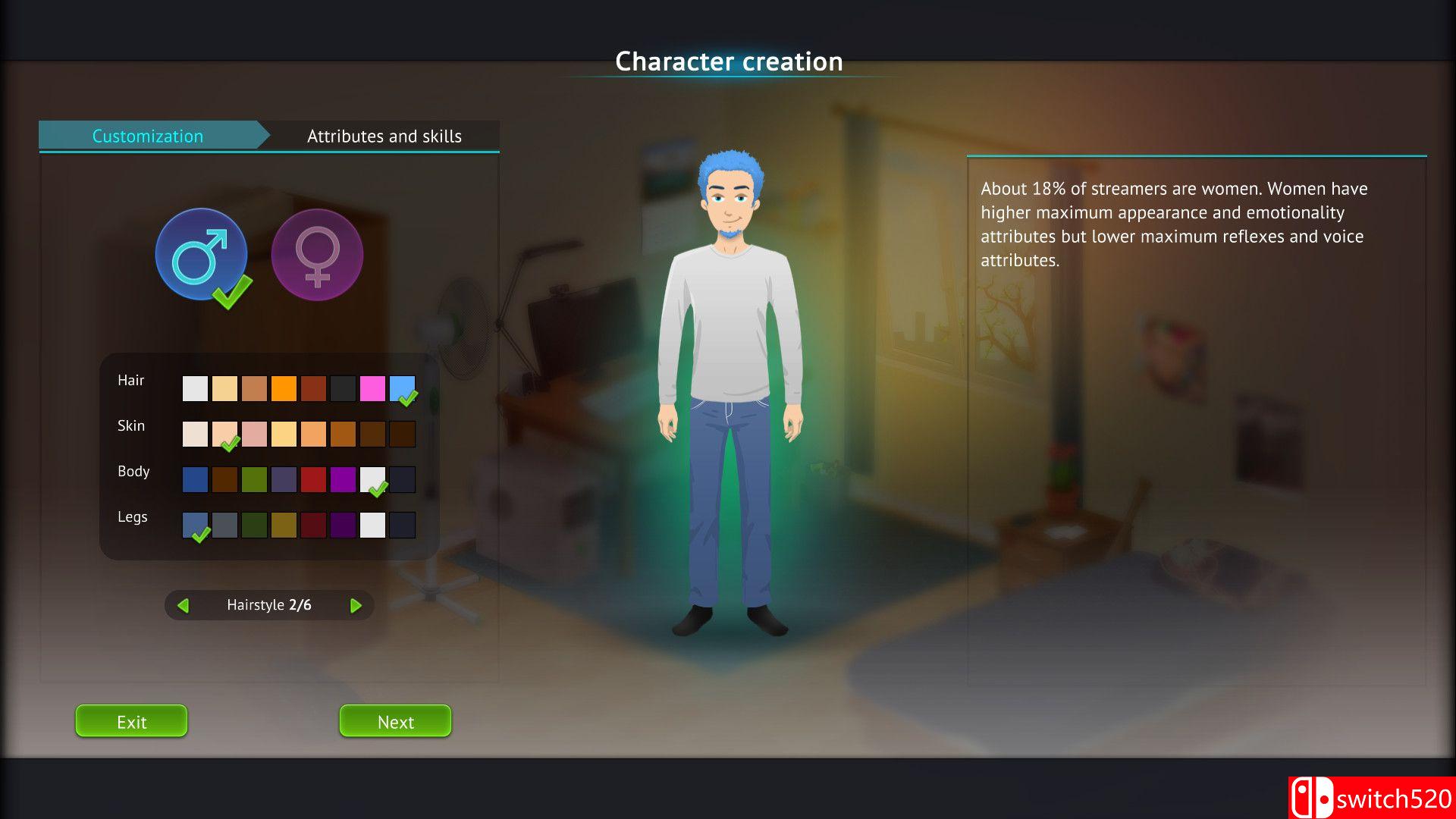Open the Customization tab
Image resolution: width=1456 pixels, height=819 pixels.
pyautogui.click(x=148, y=136)
